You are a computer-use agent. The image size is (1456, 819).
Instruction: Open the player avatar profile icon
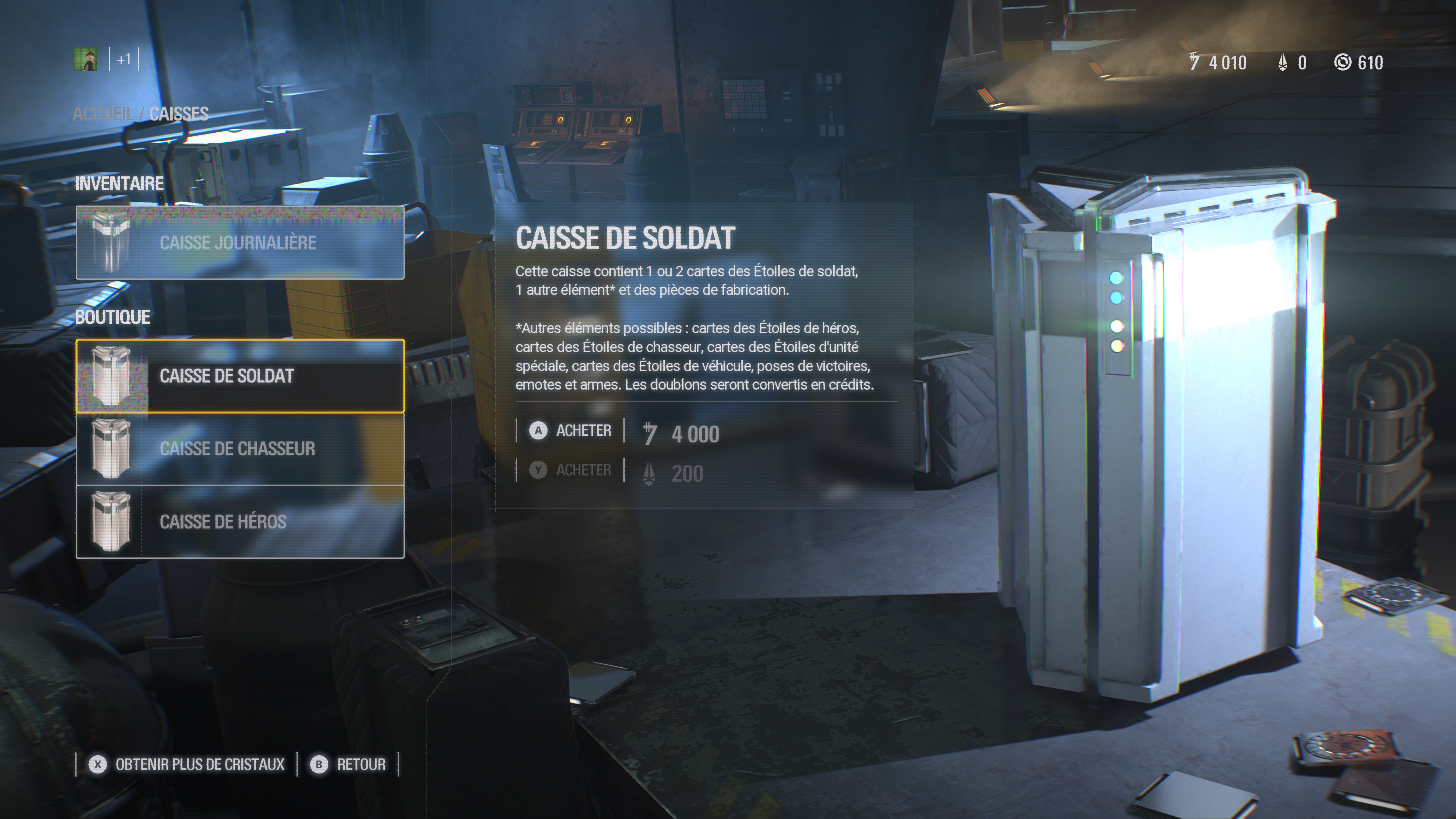coord(85,60)
